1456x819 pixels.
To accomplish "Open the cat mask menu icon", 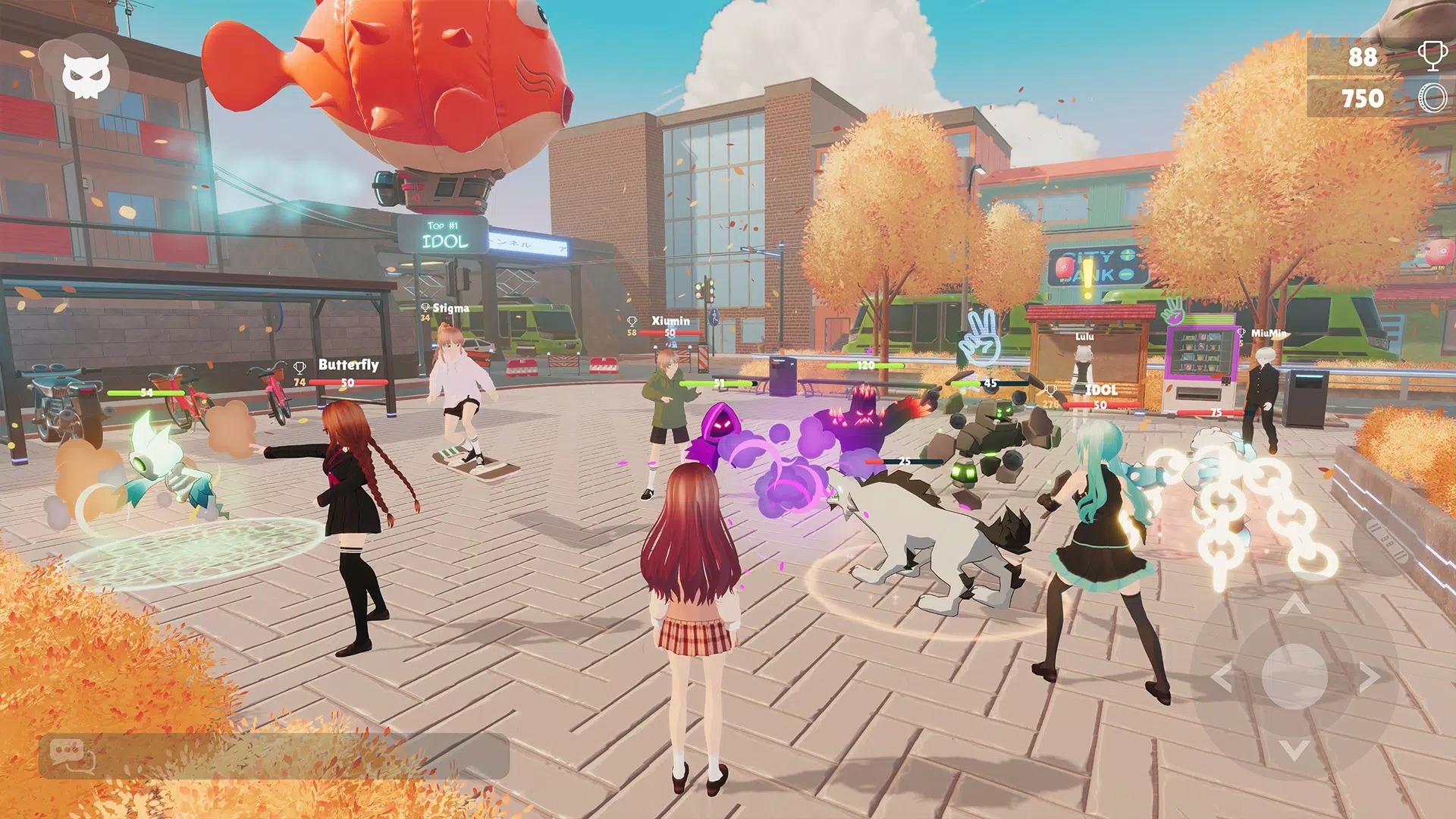I will point(86,76).
